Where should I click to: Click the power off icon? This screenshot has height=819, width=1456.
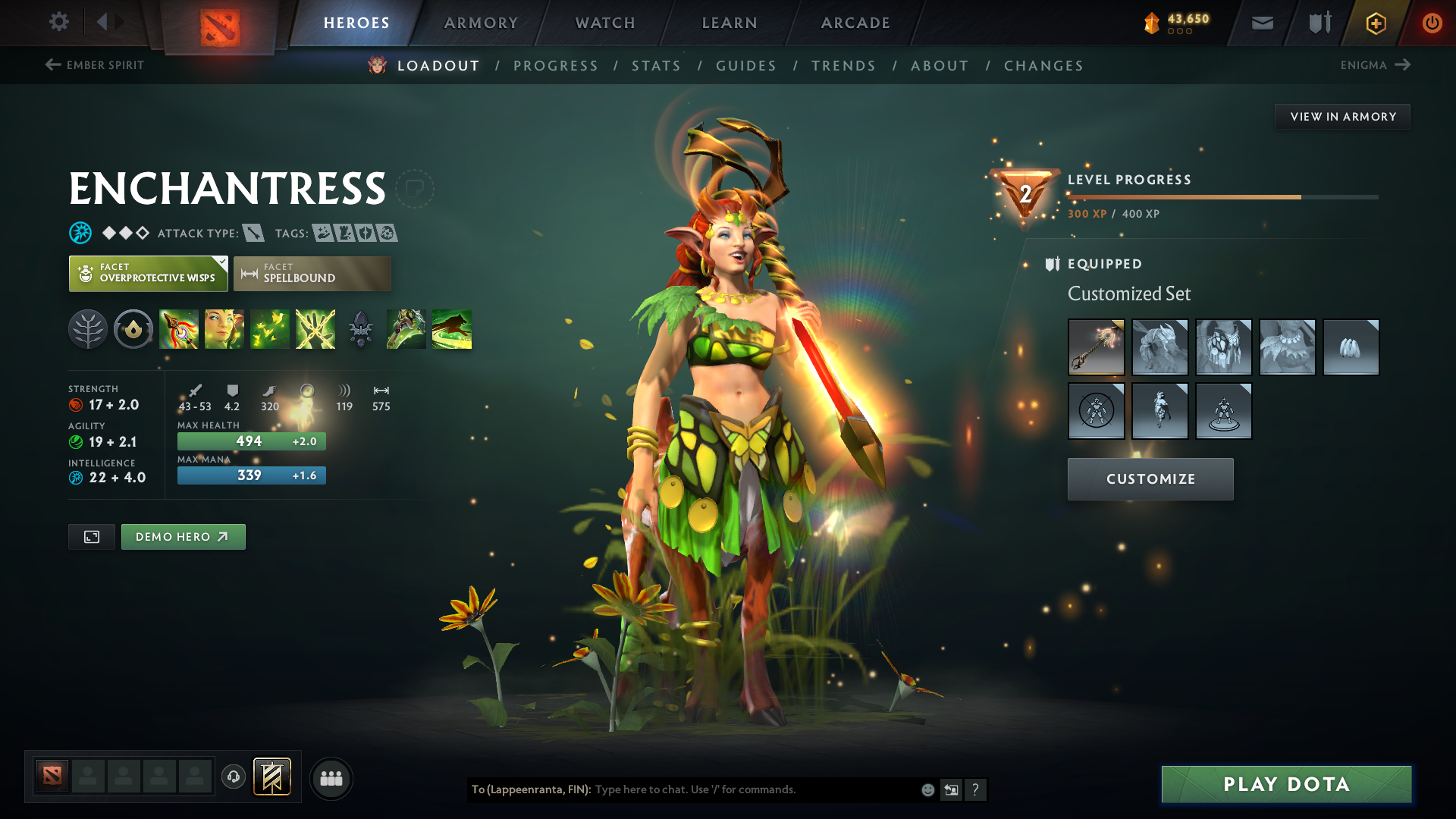(x=1432, y=23)
